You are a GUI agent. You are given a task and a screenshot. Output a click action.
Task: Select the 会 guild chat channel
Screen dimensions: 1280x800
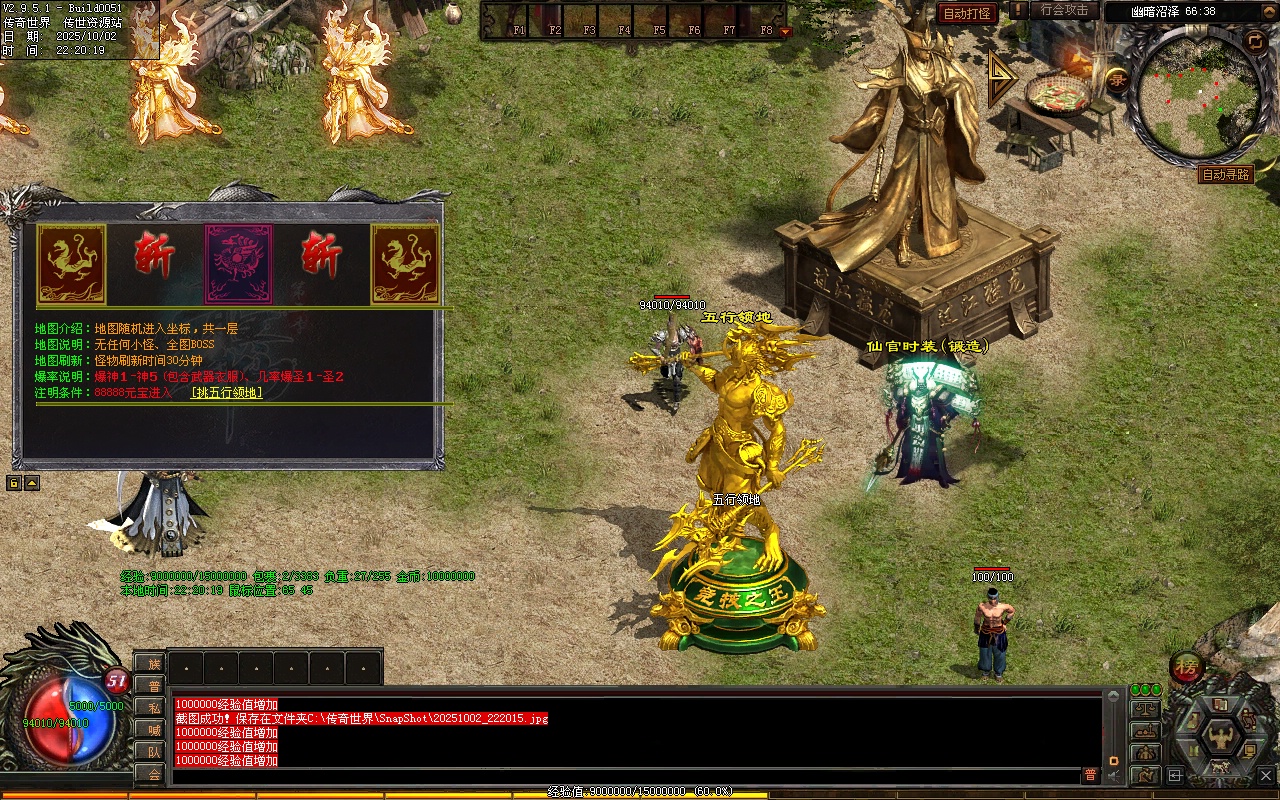point(151,773)
